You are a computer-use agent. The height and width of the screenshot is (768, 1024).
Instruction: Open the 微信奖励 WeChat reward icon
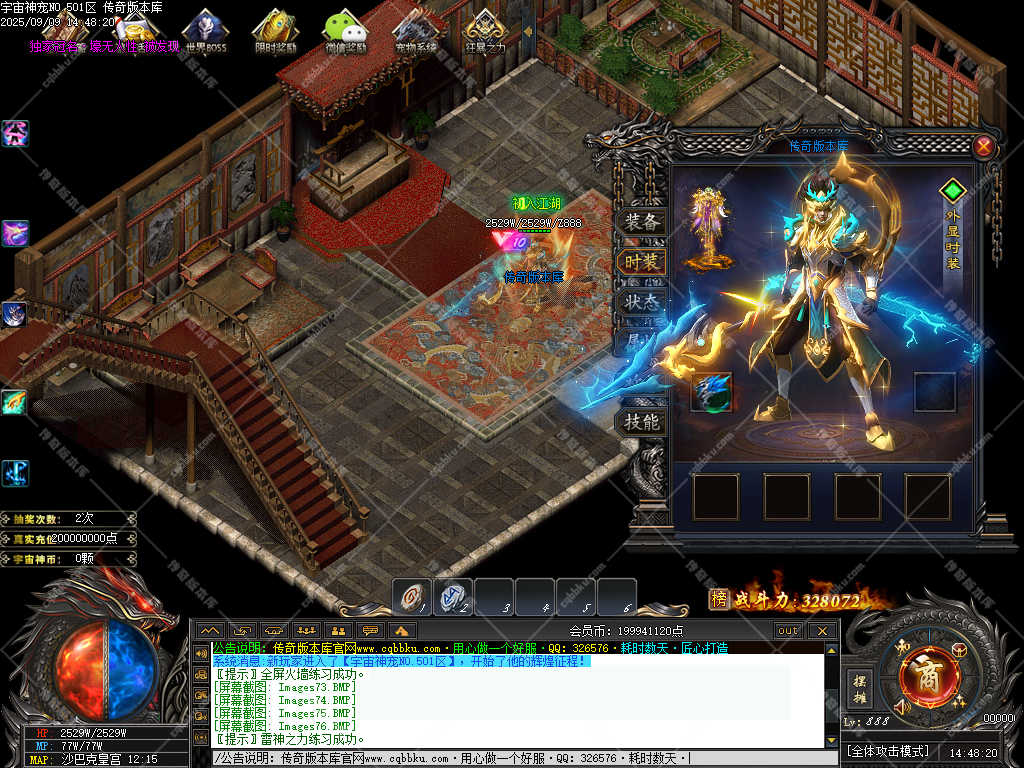click(345, 30)
